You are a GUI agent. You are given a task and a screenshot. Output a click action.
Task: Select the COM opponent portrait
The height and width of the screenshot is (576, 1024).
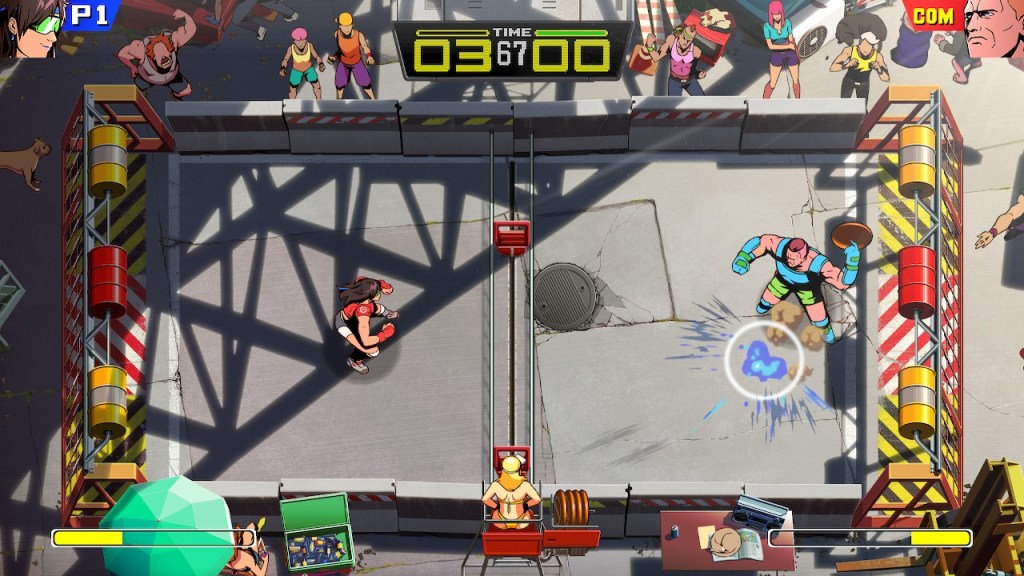[x=994, y=28]
